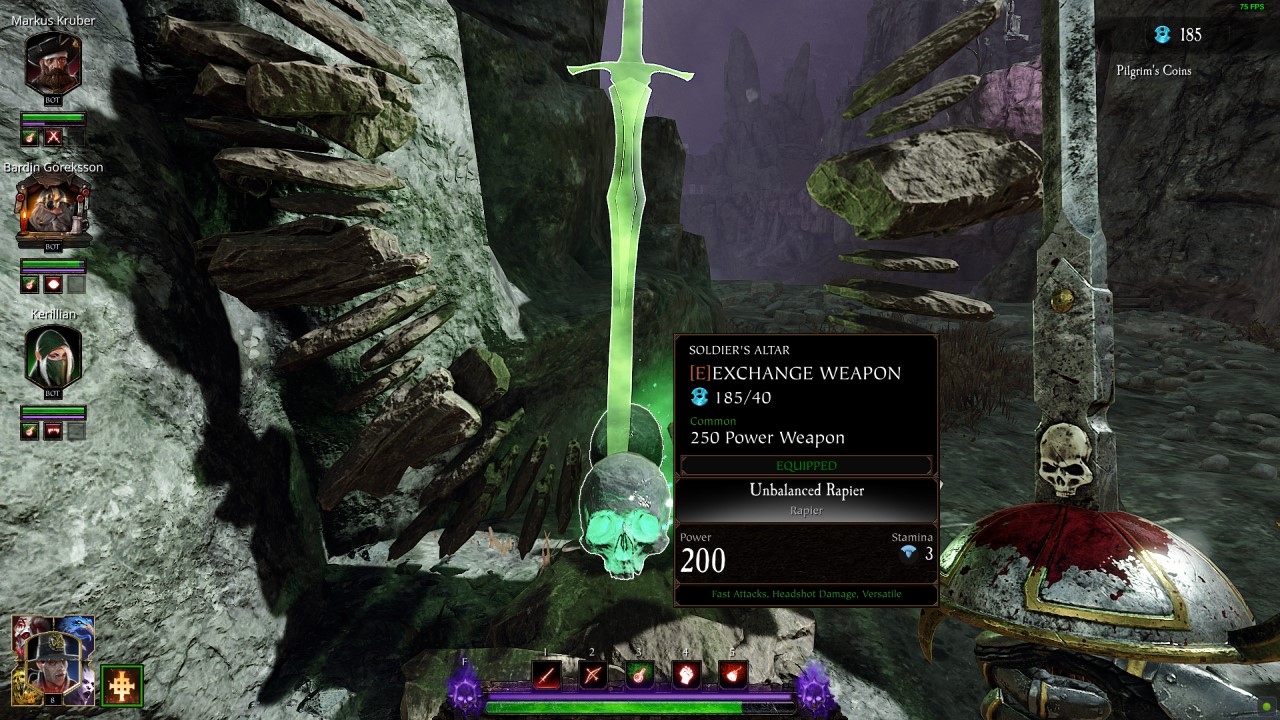Image resolution: width=1280 pixels, height=720 pixels.
Task: Click the purple skull career ability icon
Action: click(465, 690)
